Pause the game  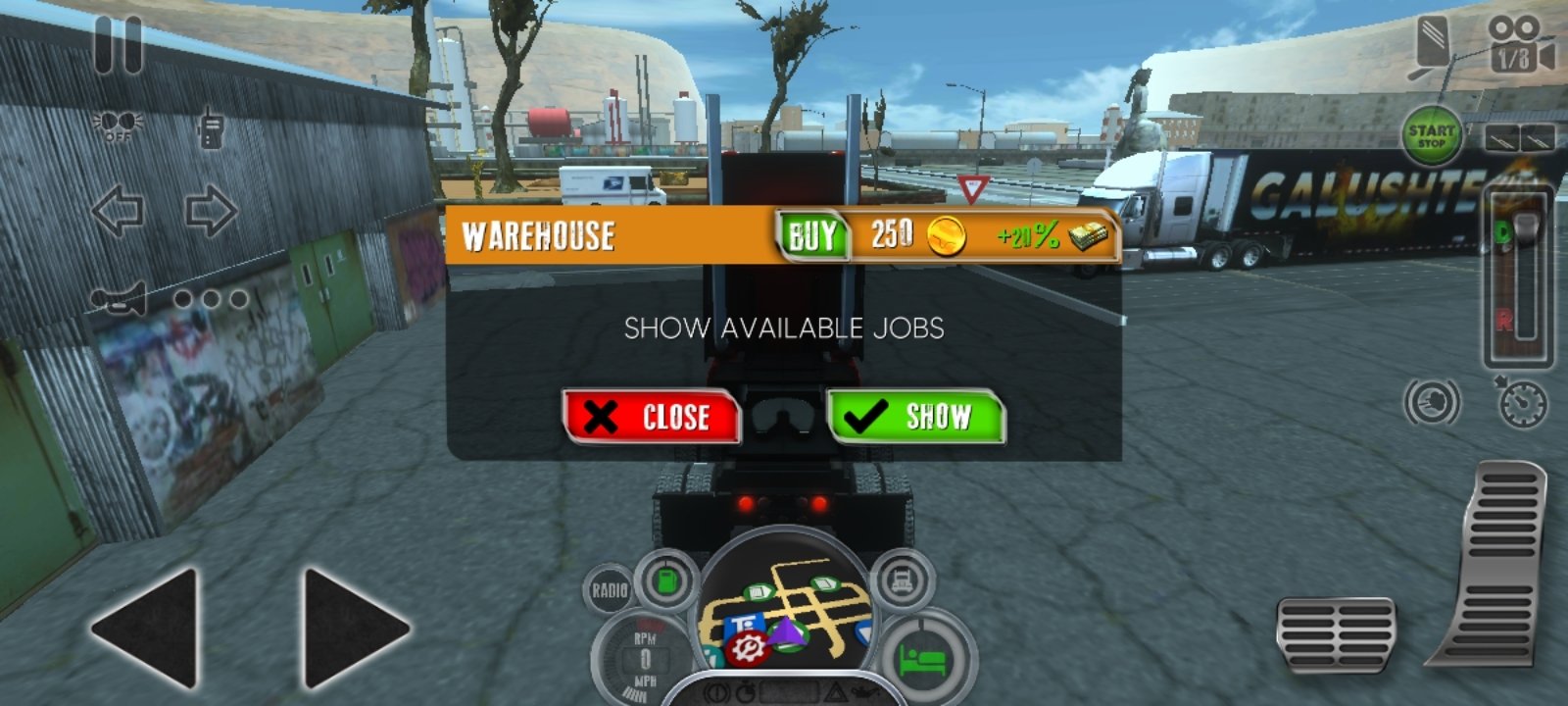click(x=119, y=45)
